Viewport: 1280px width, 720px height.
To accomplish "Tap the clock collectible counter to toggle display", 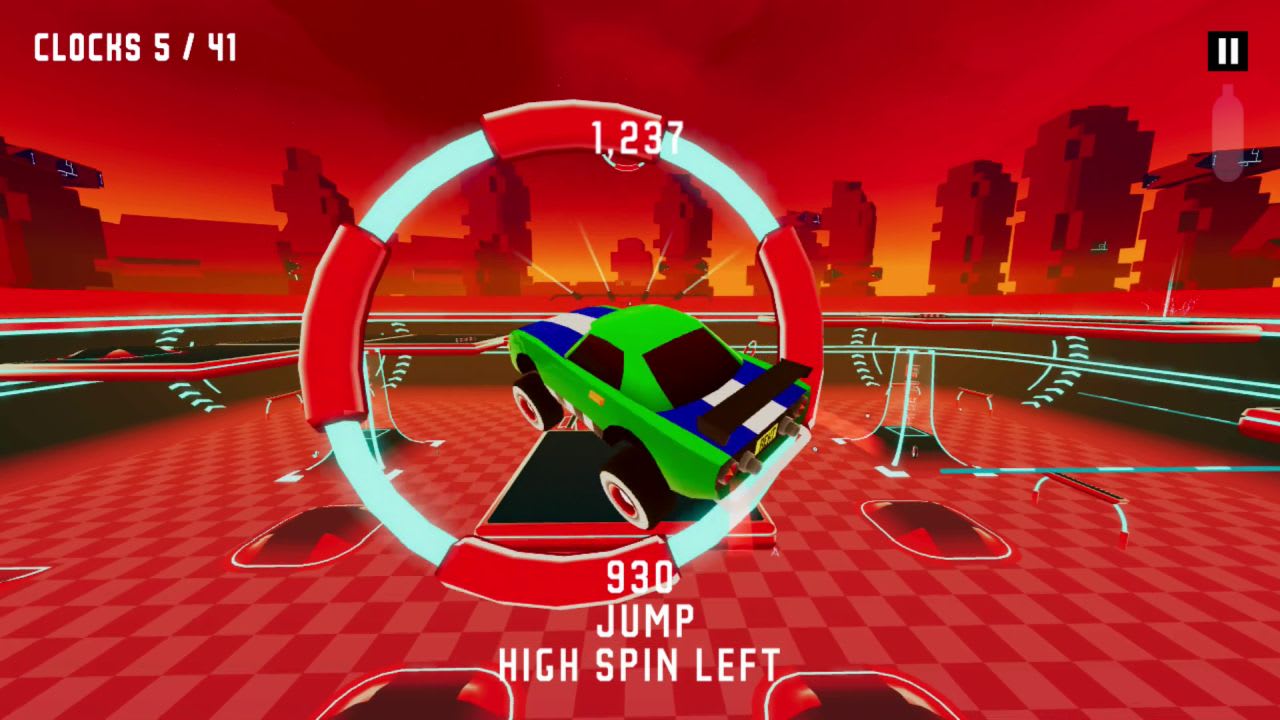I will 133,46.
